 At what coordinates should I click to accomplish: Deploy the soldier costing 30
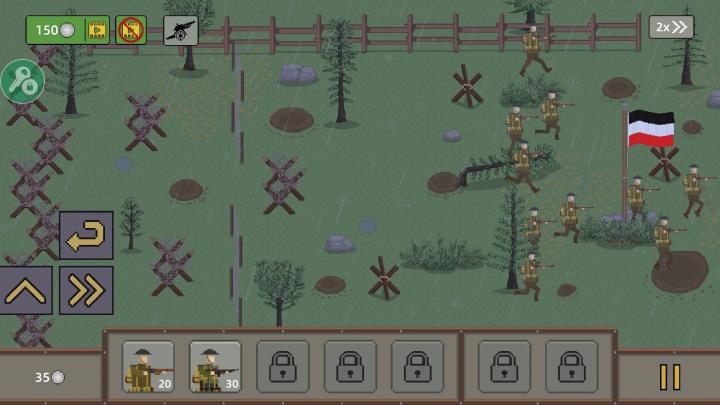(x=215, y=367)
